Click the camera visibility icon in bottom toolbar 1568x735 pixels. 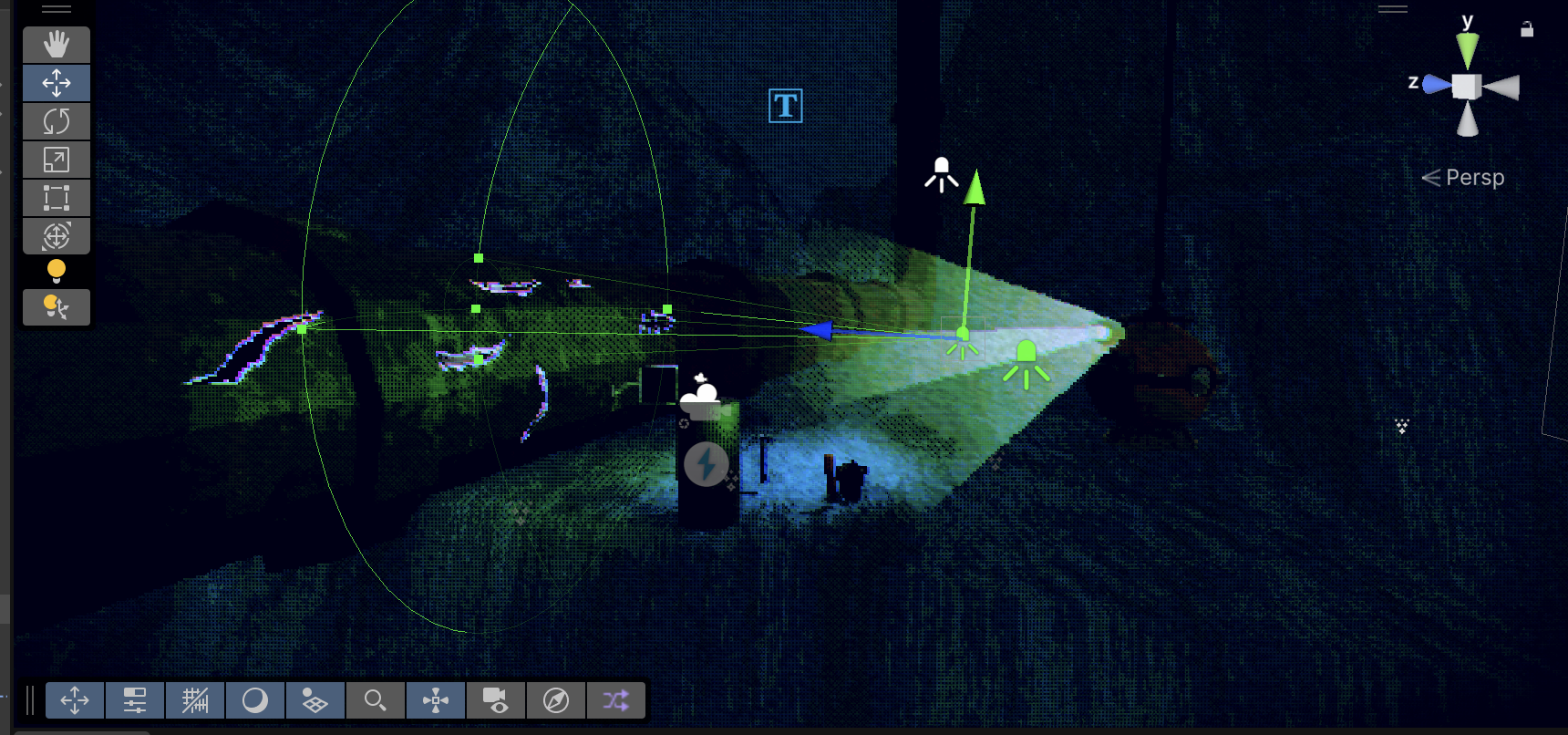pos(495,700)
